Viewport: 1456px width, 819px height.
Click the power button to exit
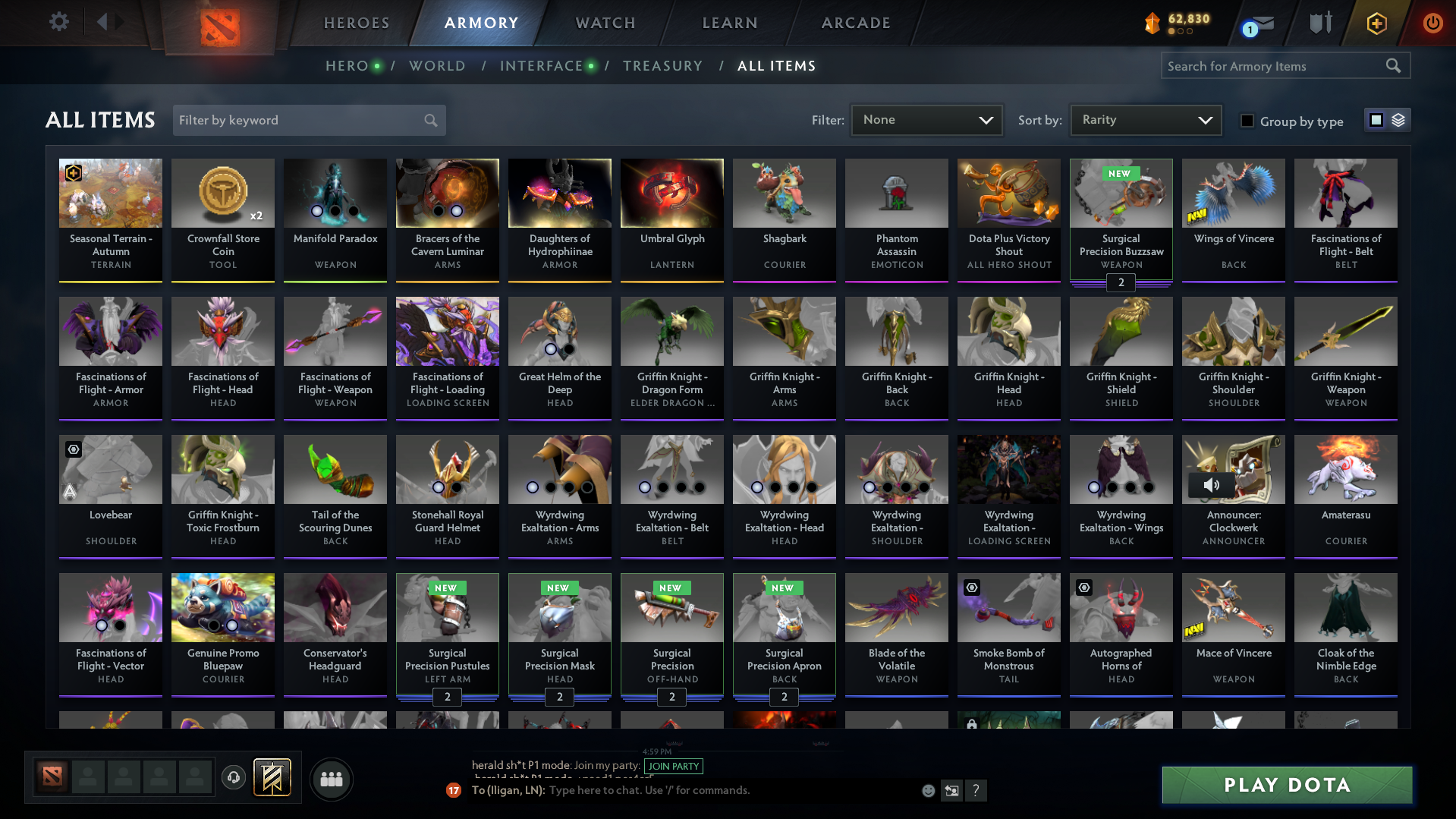1432,24
